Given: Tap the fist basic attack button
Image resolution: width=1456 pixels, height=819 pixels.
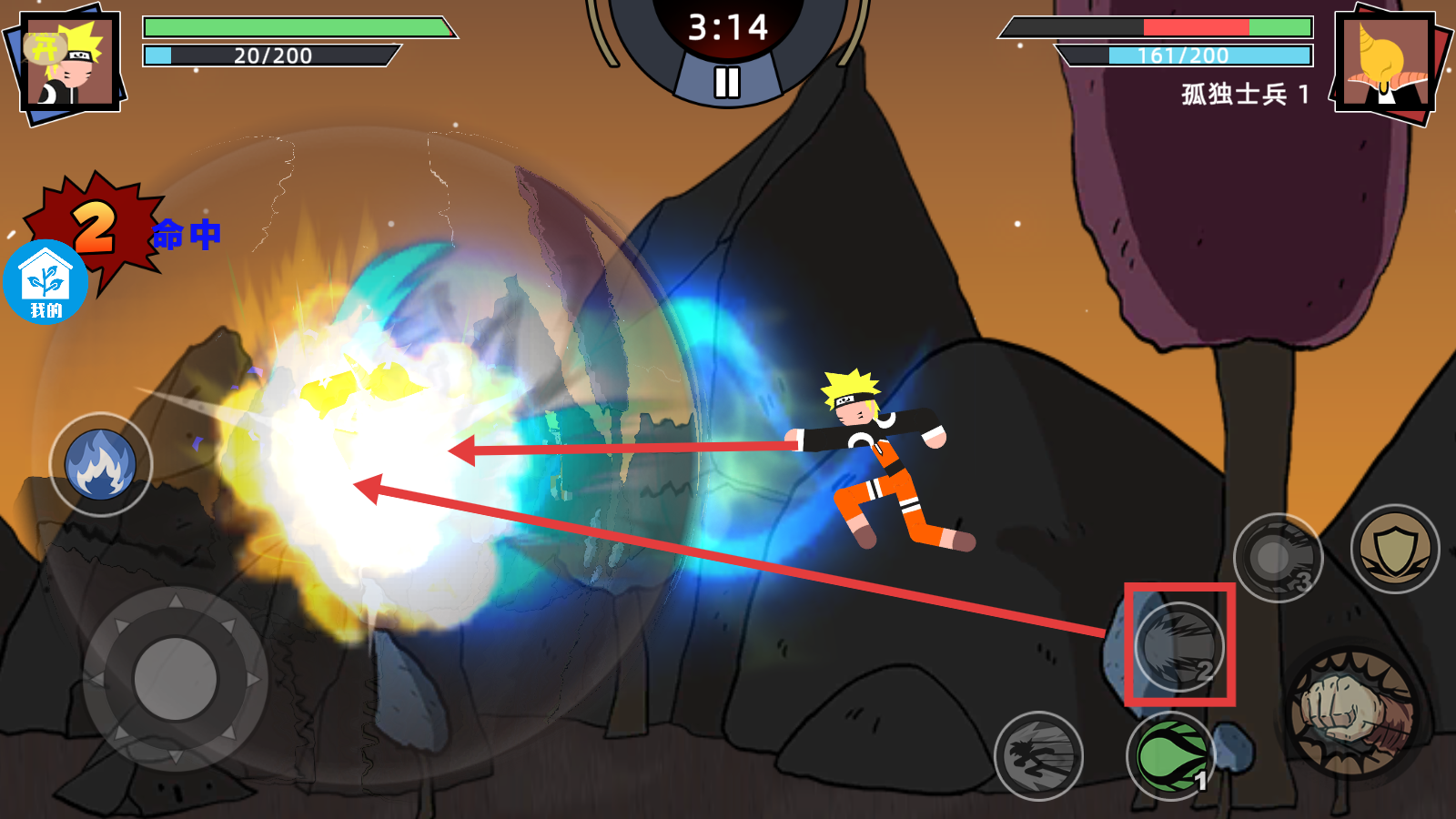Looking at the screenshot, I should (x=1352, y=712).
